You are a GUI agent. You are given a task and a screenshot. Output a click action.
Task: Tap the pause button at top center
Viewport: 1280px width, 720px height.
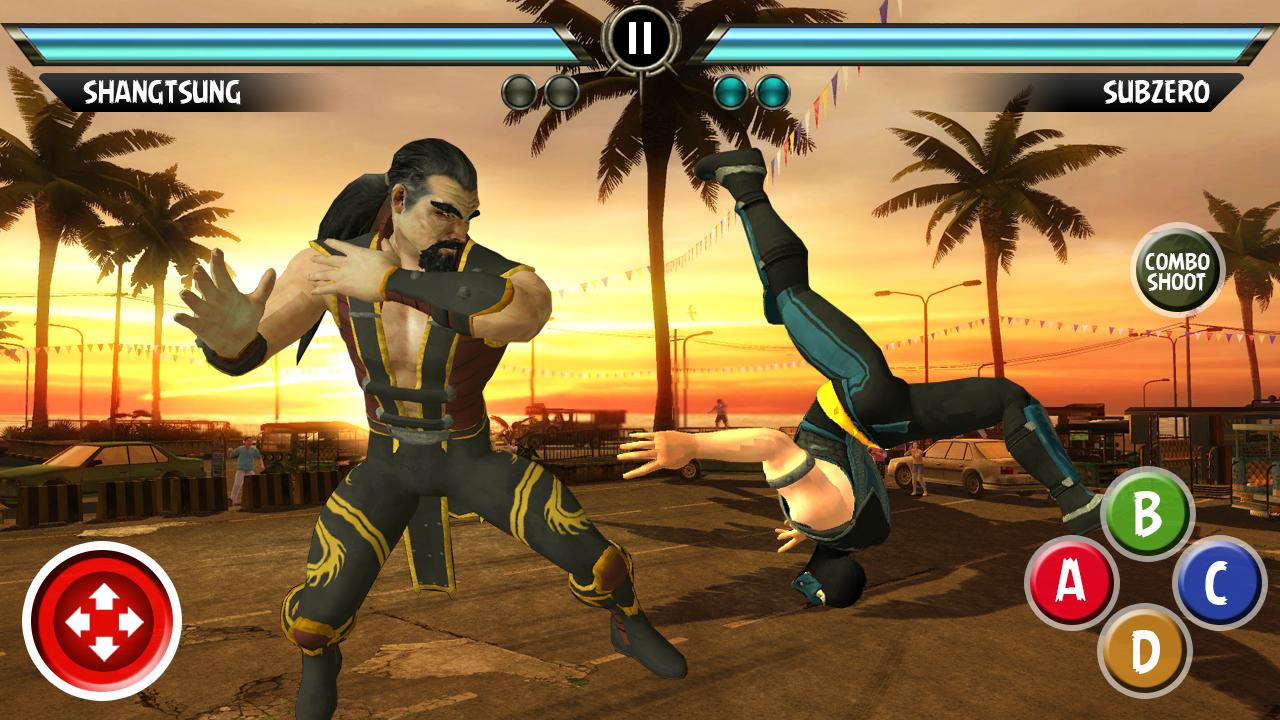point(640,37)
